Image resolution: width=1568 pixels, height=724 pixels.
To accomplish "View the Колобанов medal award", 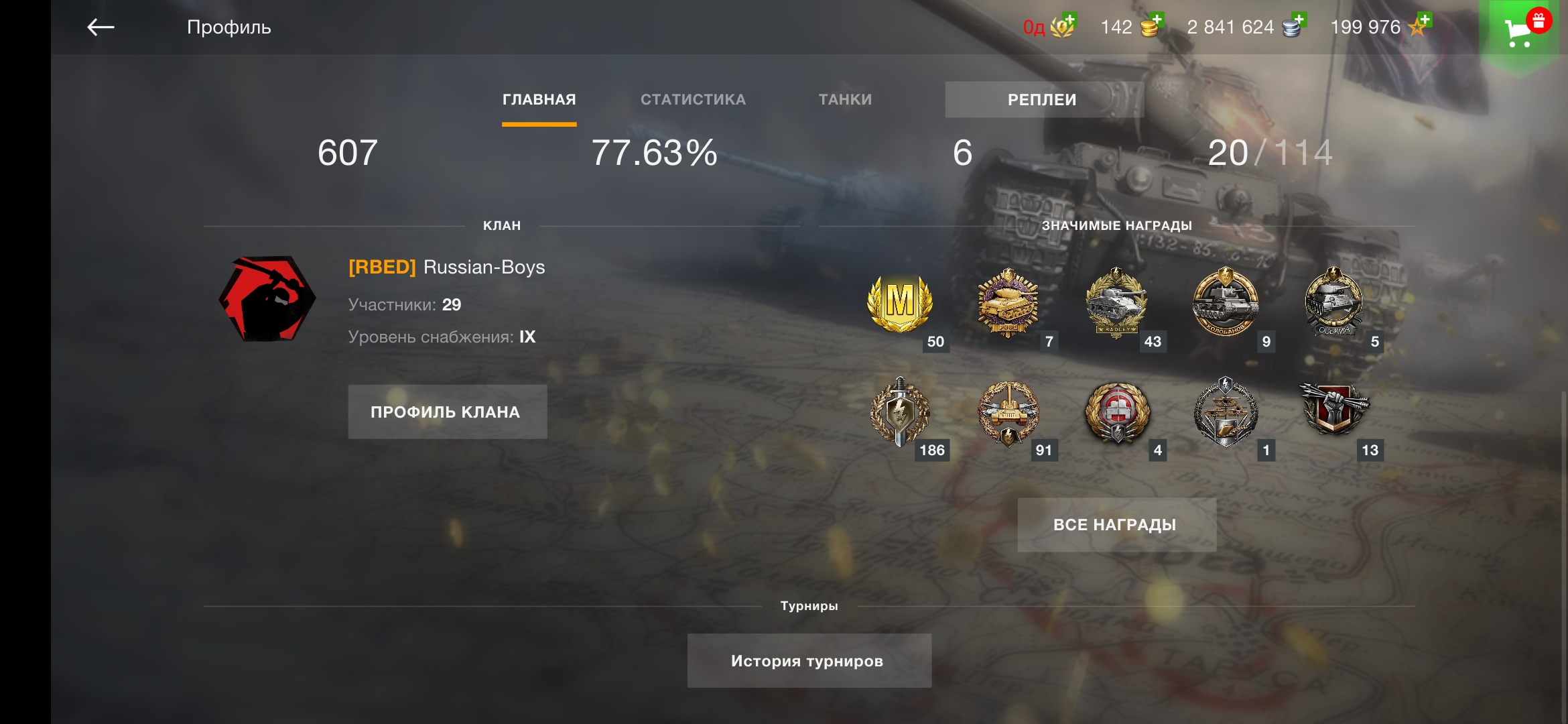I will click(1225, 302).
